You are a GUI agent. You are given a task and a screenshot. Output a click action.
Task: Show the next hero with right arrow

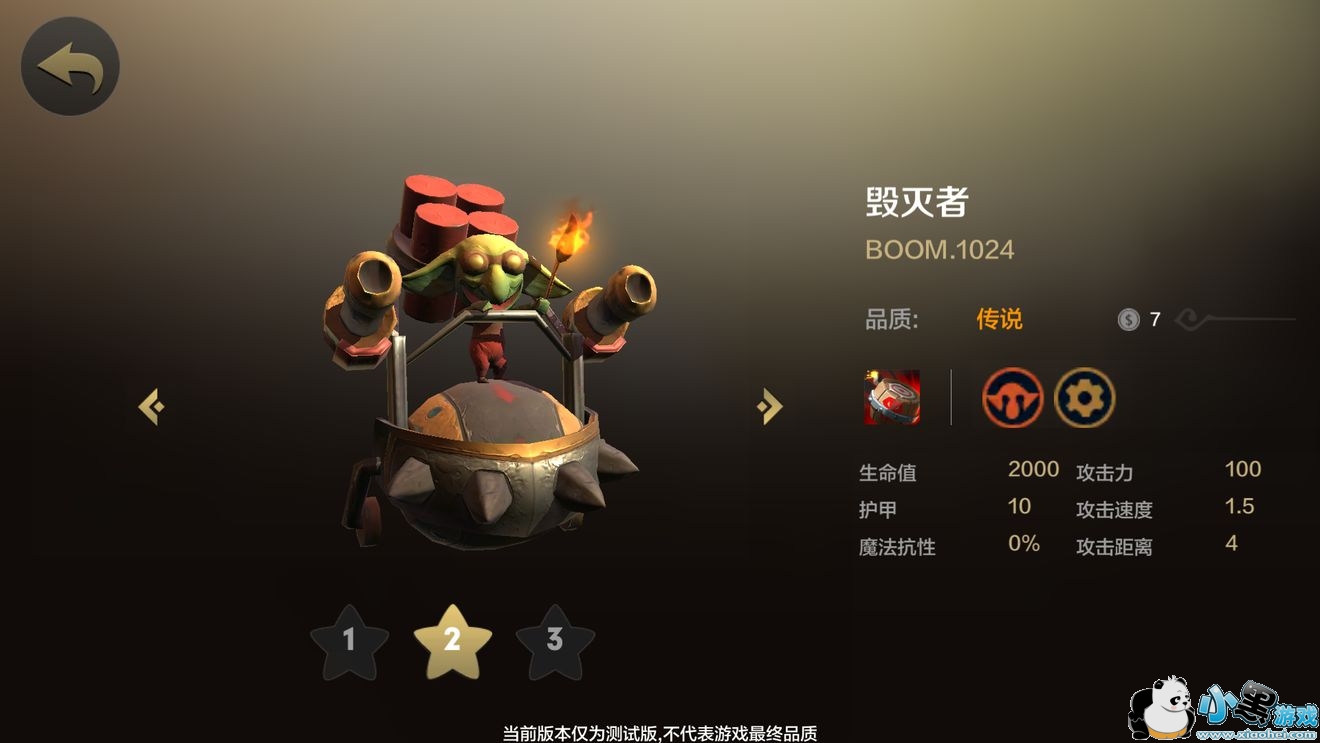click(x=769, y=406)
